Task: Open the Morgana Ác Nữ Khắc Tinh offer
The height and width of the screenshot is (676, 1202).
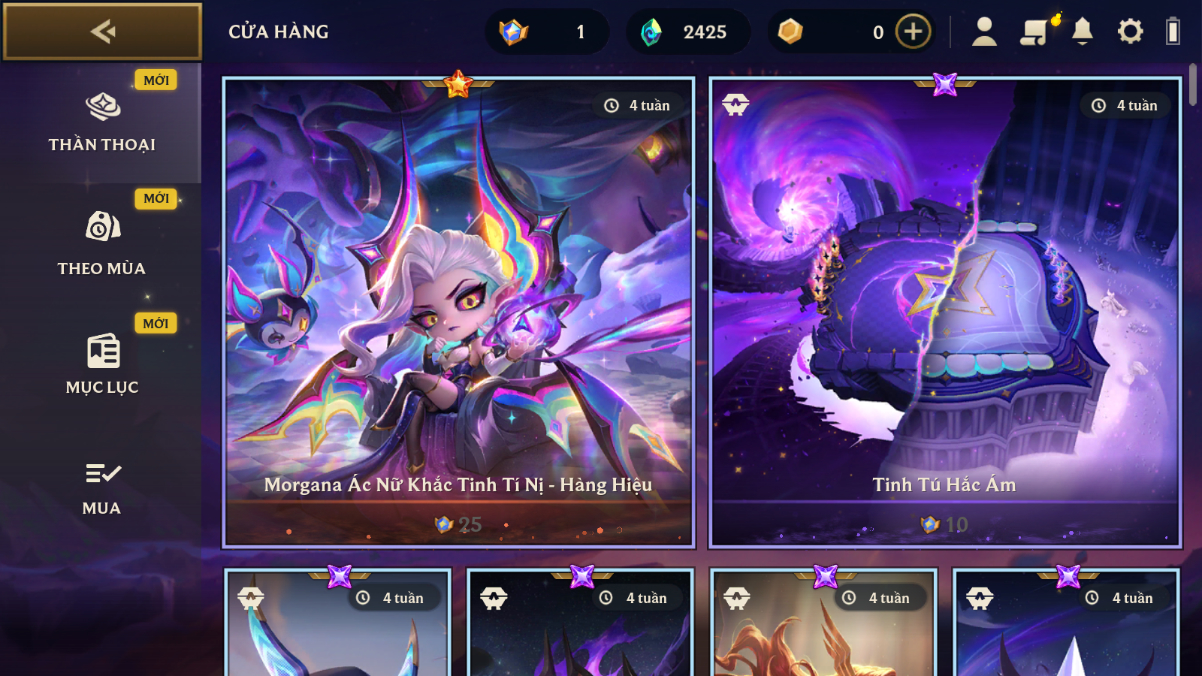Action: tap(459, 312)
